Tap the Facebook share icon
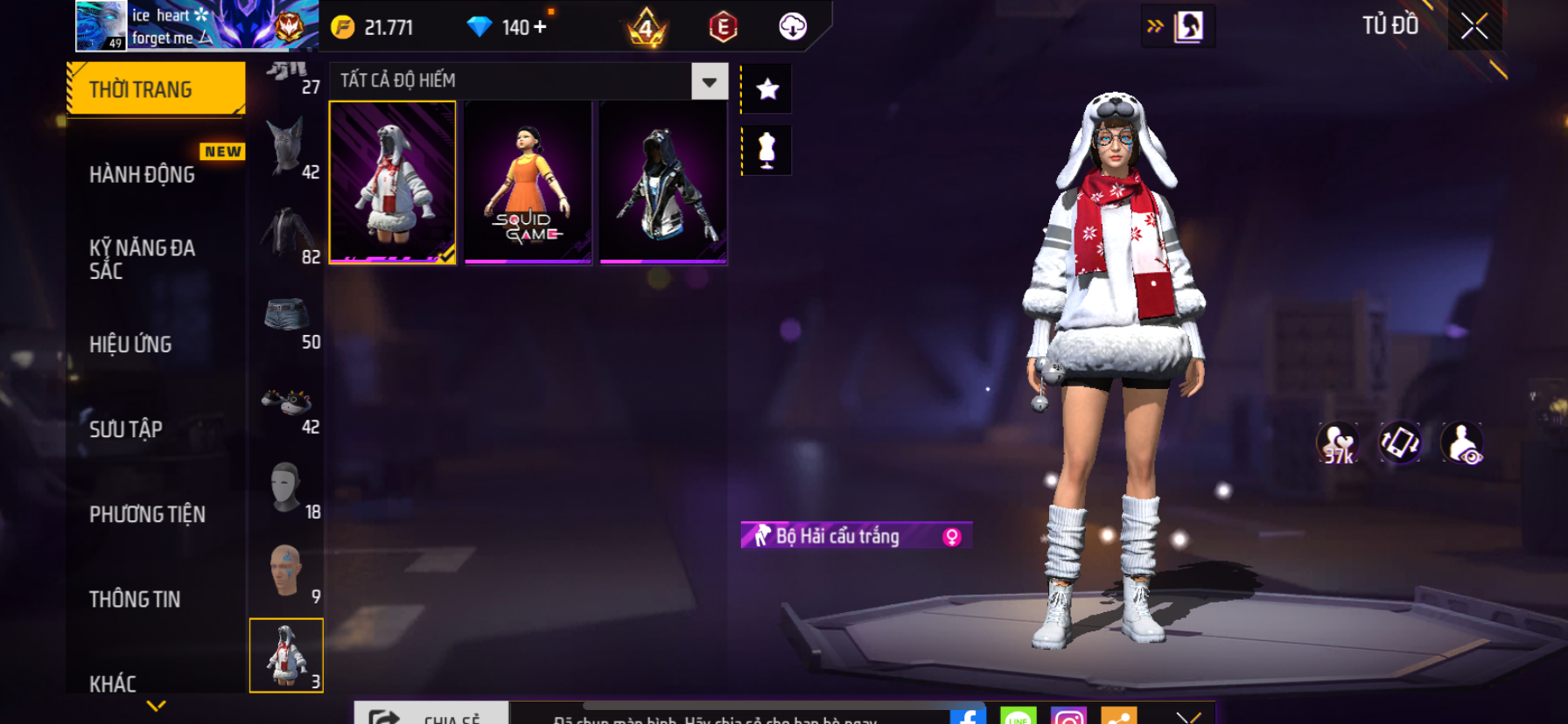 click(968, 716)
